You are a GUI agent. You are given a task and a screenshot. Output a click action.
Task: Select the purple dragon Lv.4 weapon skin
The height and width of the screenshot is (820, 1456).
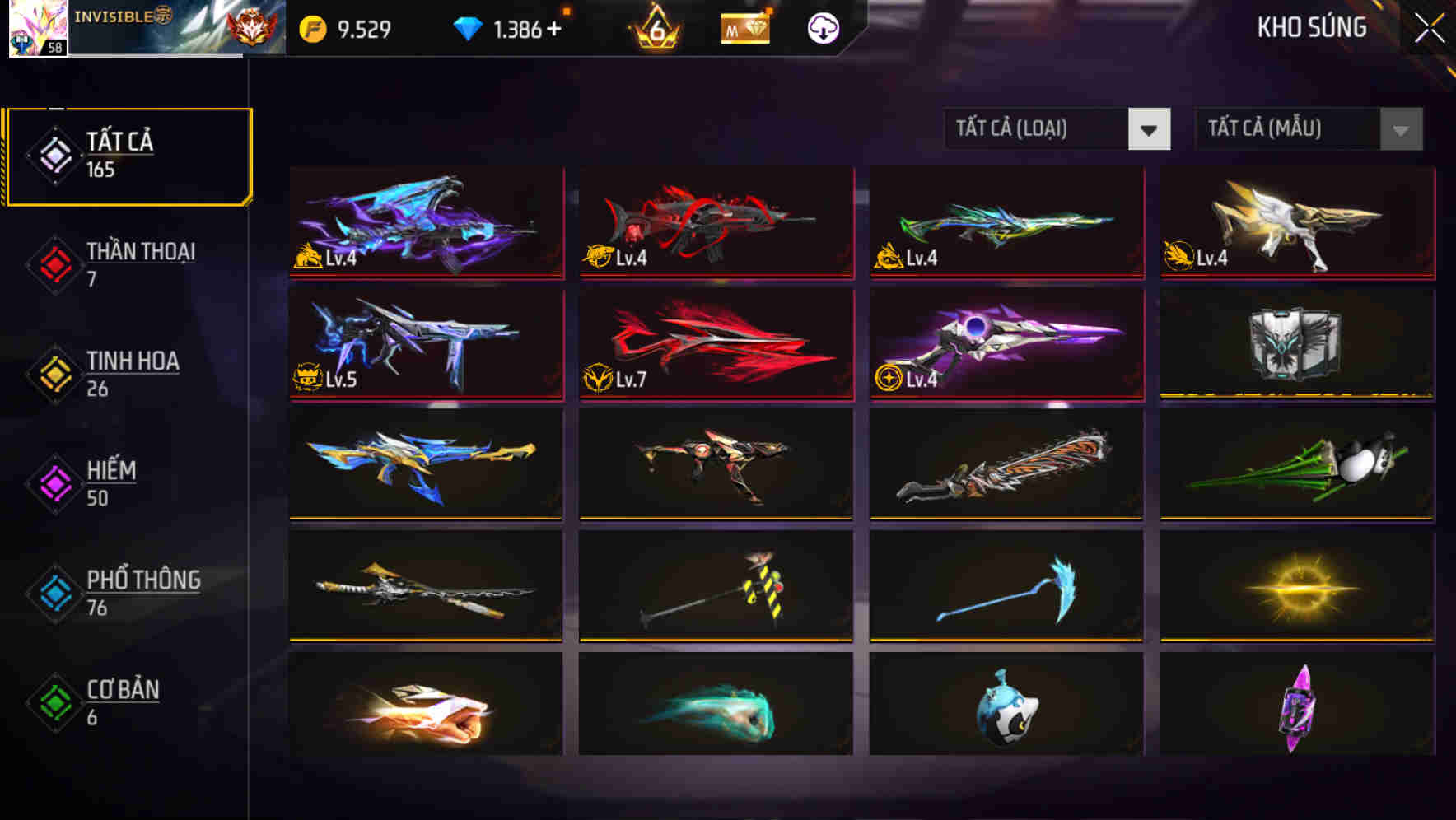[x=425, y=223]
